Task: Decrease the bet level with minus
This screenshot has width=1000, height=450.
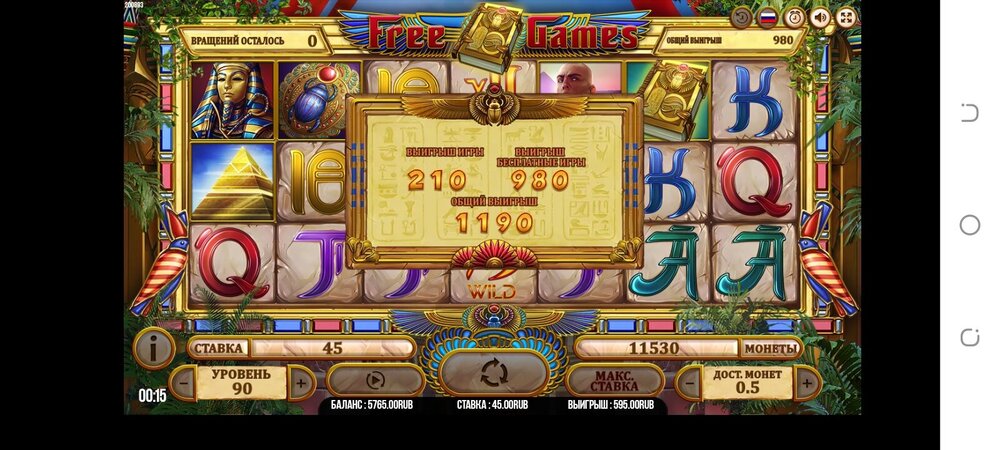Action: (182, 382)
